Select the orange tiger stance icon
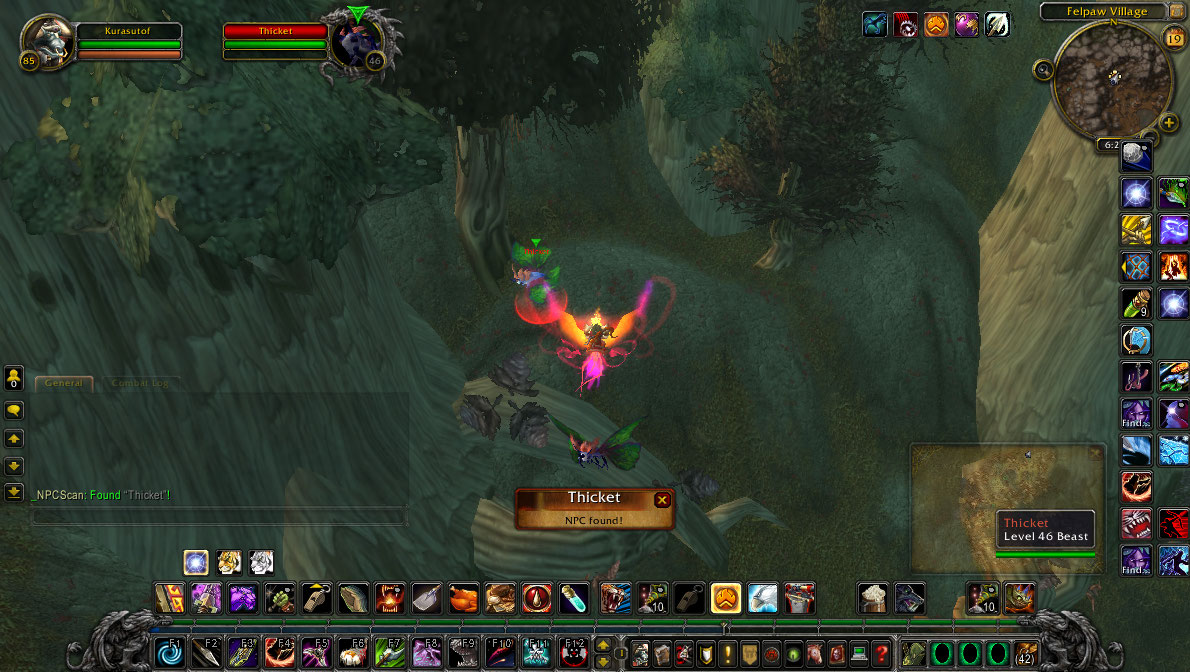The image size is (1190, 672). [231, 562]
